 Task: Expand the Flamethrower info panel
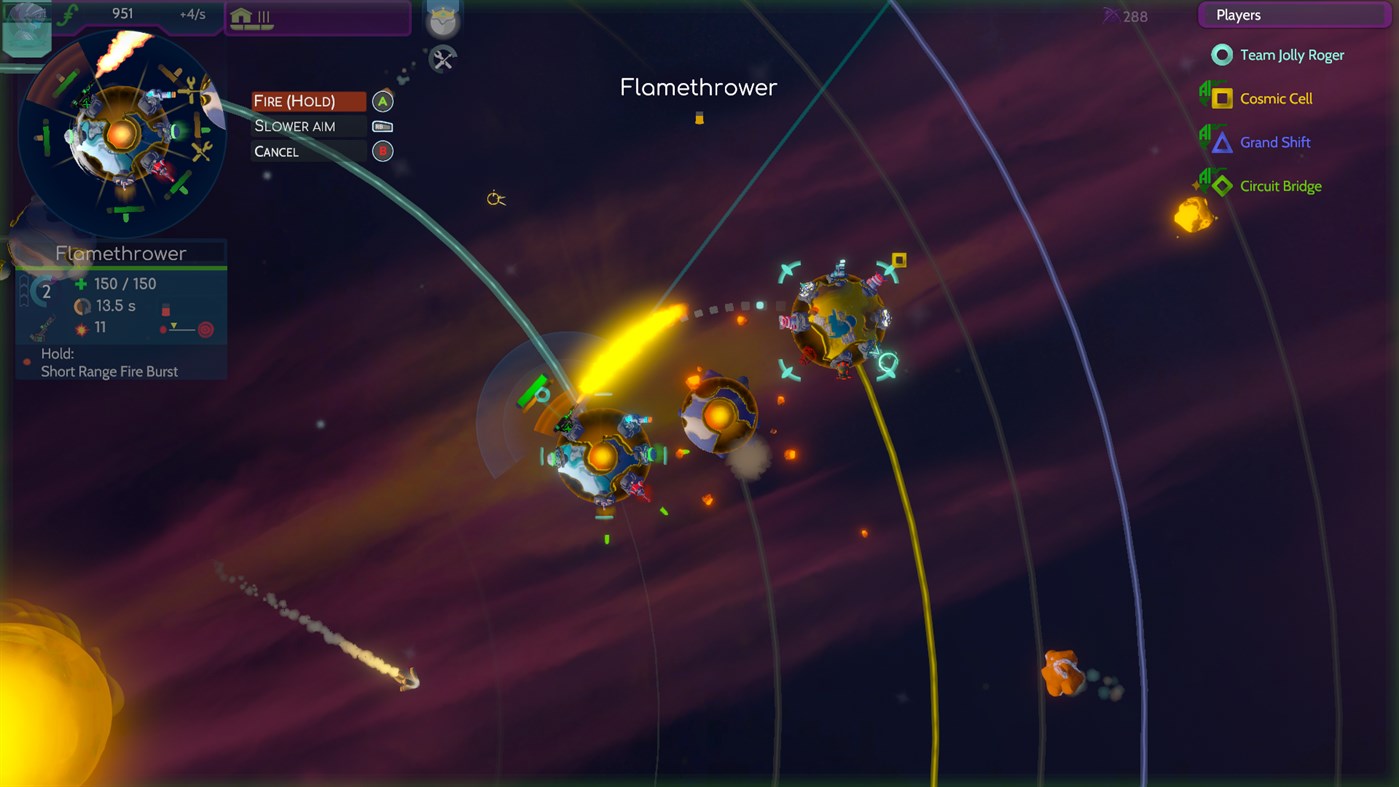[120, 253]
